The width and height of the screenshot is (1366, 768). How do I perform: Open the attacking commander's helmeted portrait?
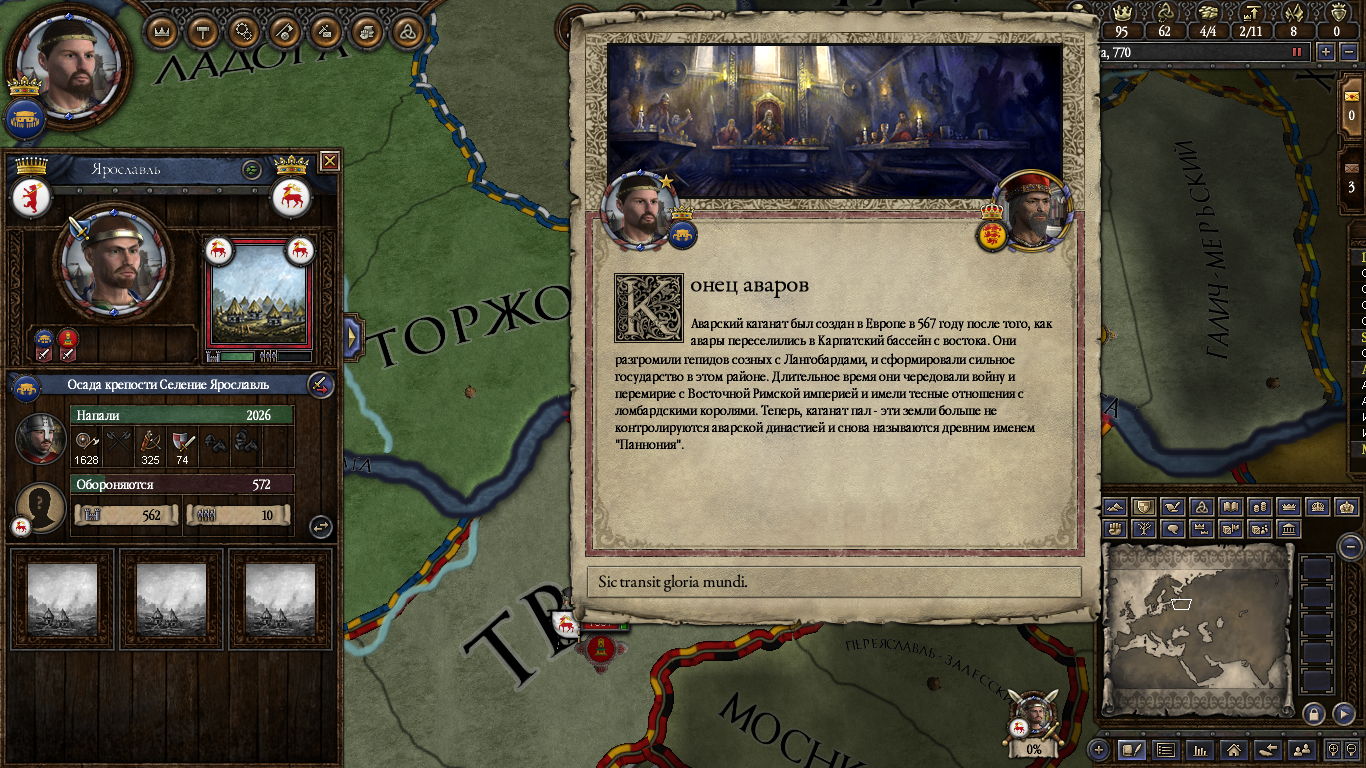pos(41,438)
